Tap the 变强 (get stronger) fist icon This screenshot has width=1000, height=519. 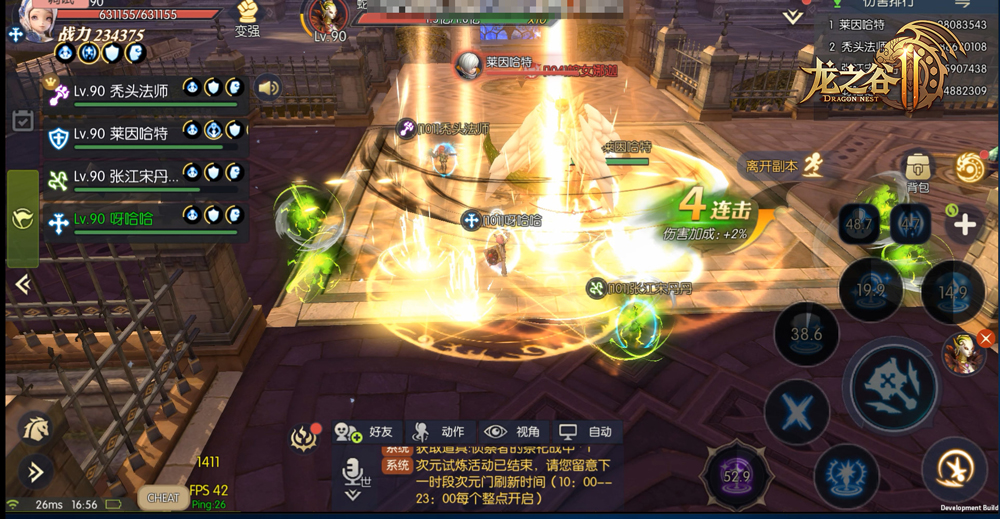click(247, 13)
